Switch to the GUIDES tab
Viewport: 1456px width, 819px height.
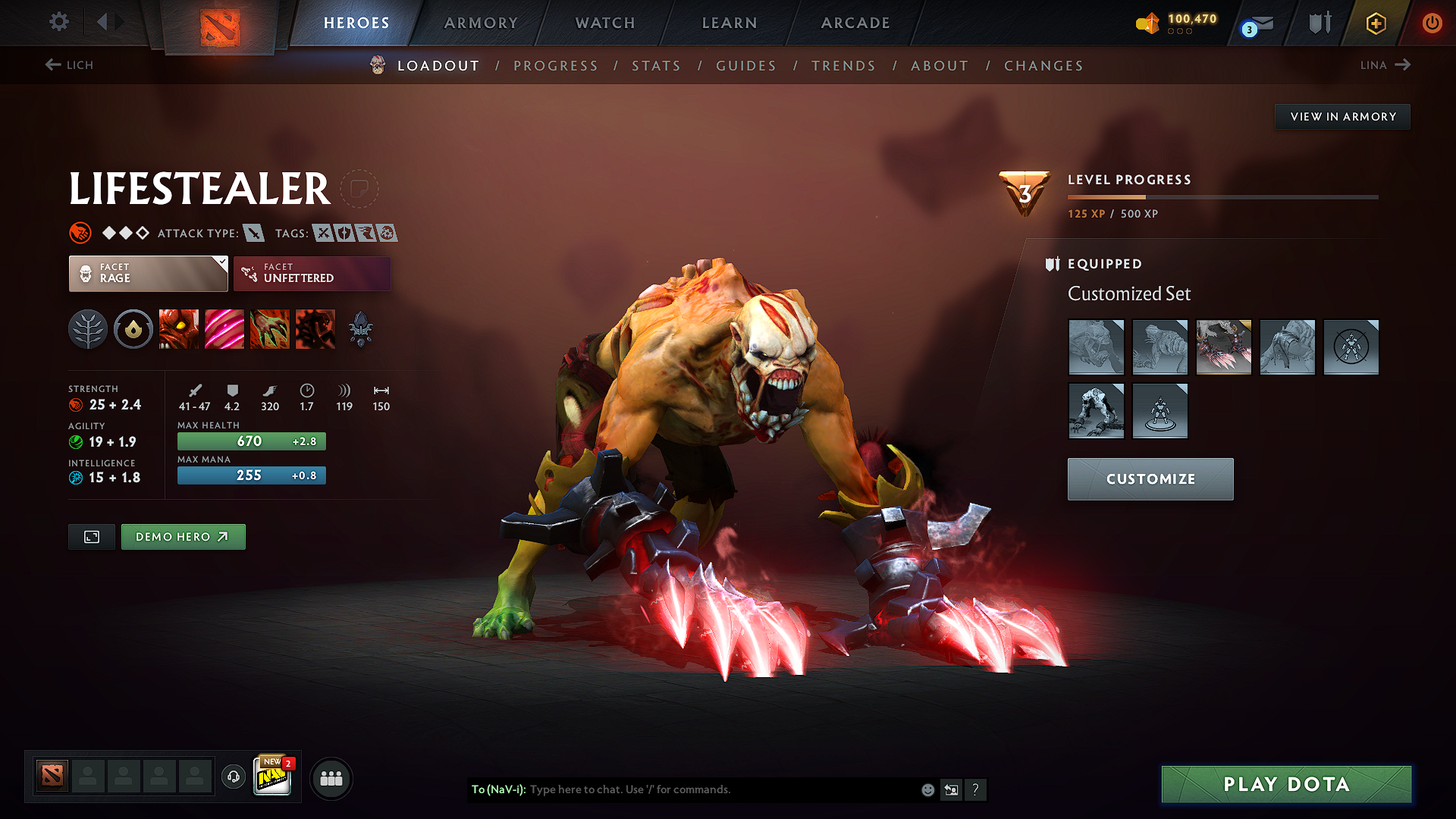point(745,66)
